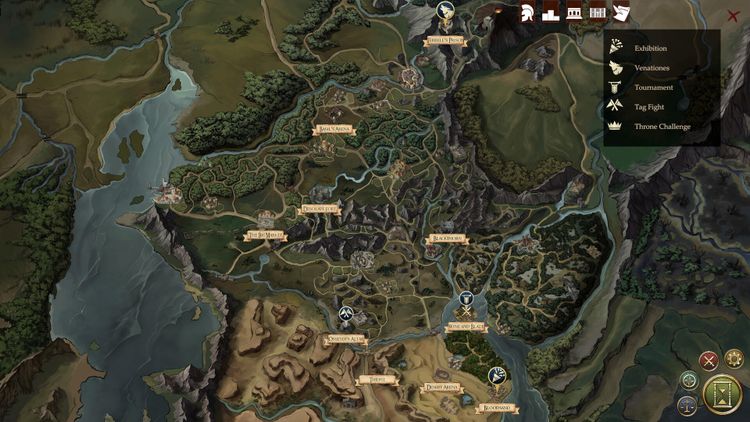
Task: Click the round green compass button
Action: tap(689, 380)
